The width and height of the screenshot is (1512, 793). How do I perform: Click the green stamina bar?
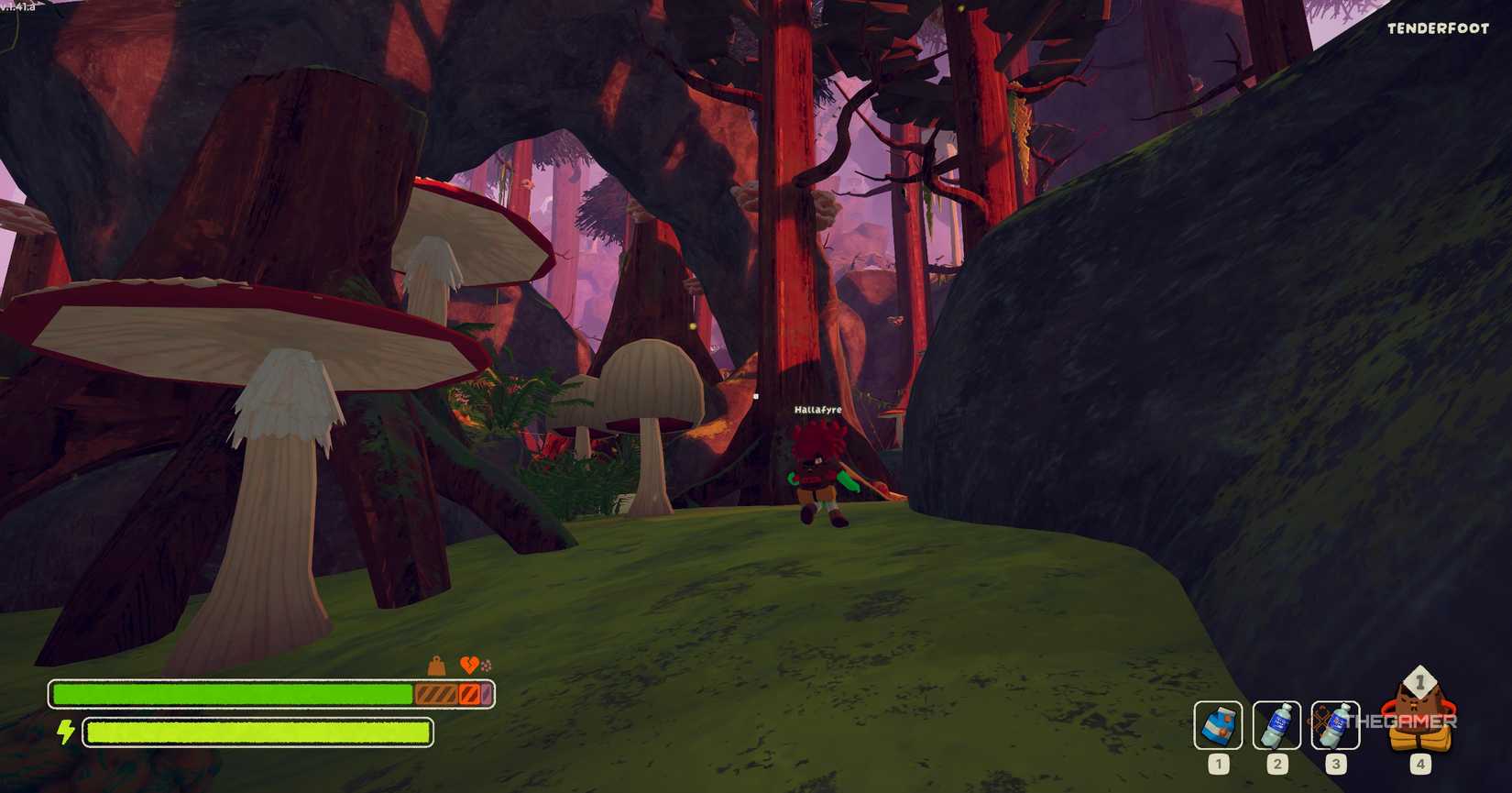coord(257,732)
